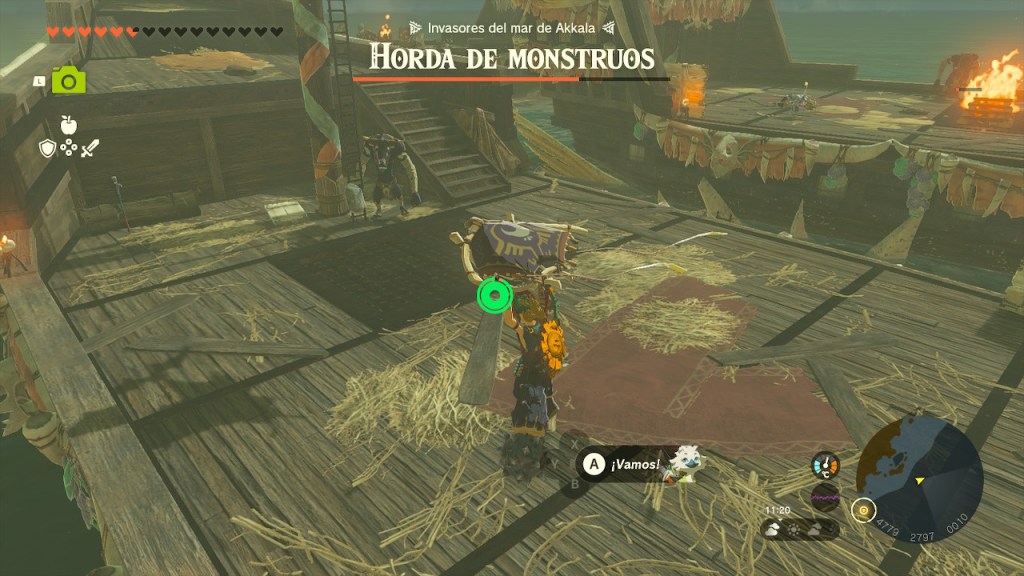Click the purple sound wave noise meter

pos(825,495)
